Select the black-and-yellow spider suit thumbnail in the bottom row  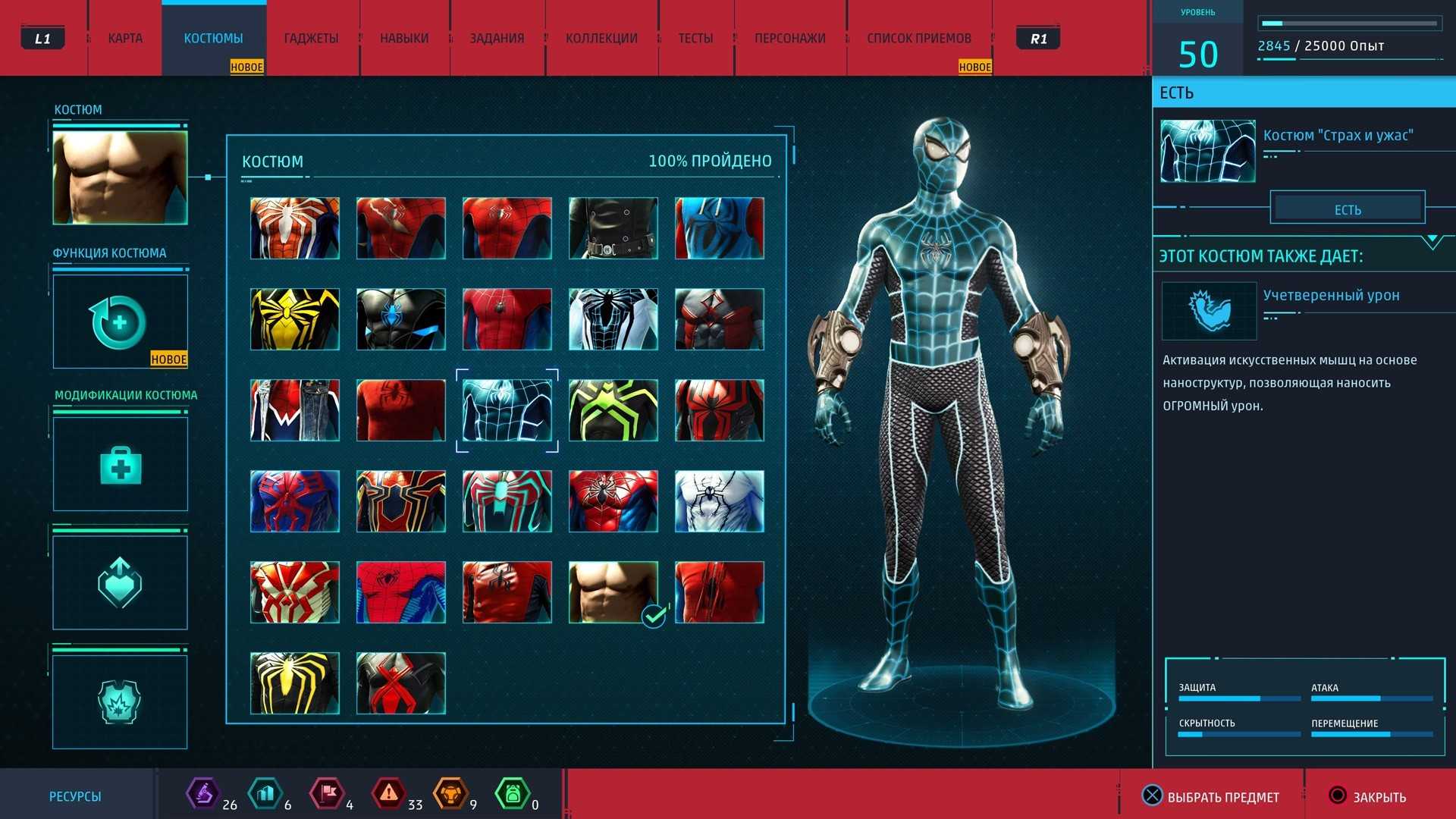pos(295,683)
